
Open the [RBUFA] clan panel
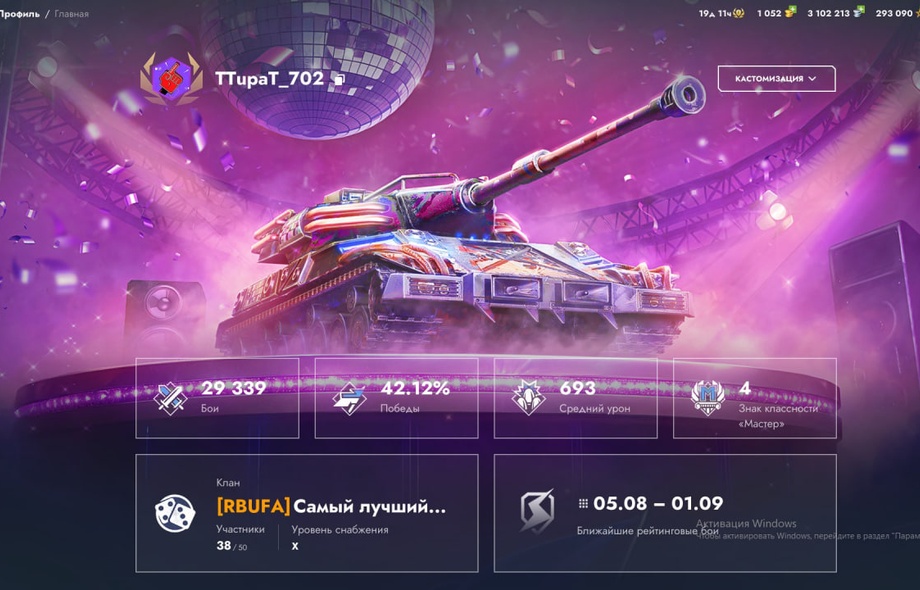pos(306,513)
